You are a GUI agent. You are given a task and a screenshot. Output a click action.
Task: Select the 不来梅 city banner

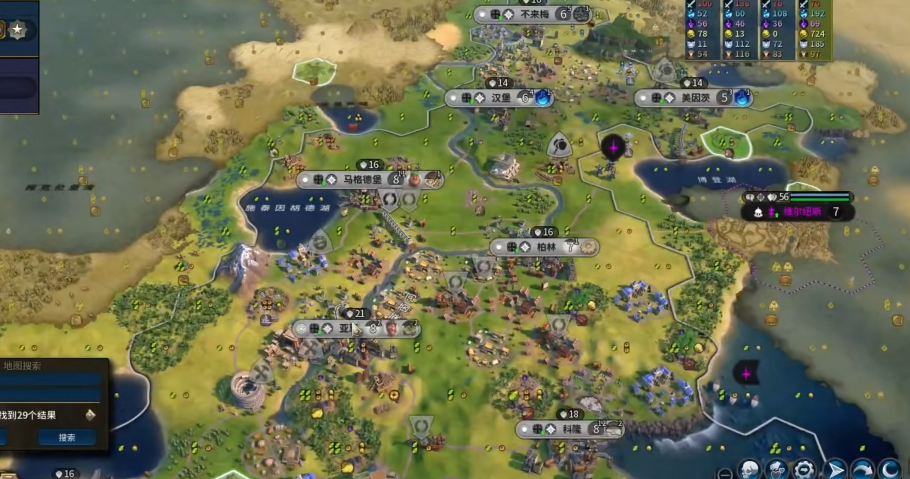531,14
